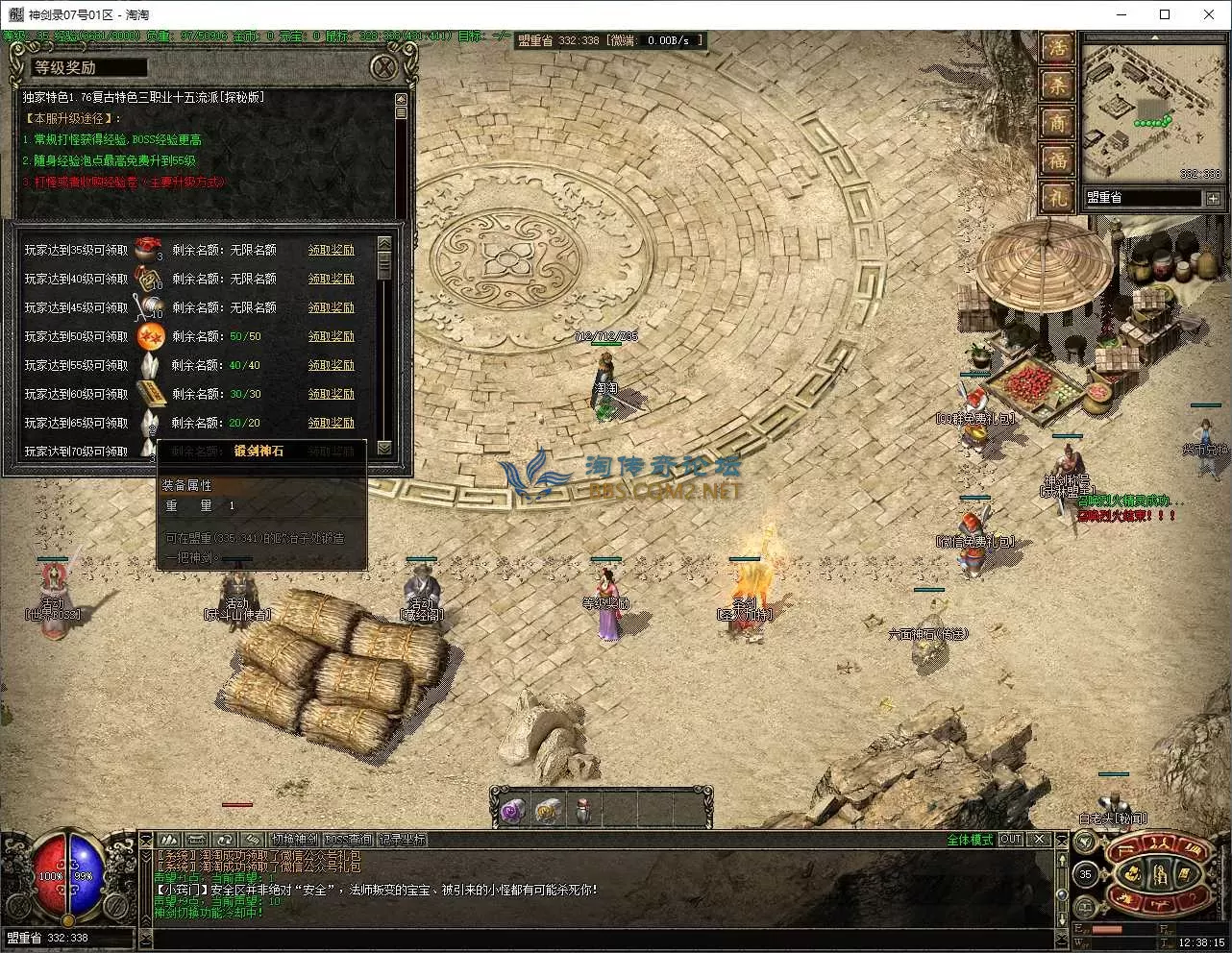Click the circular arrows icon on the chat toolbar
The height and width of the screenshot is (953, 1232).
pos(225,839)
